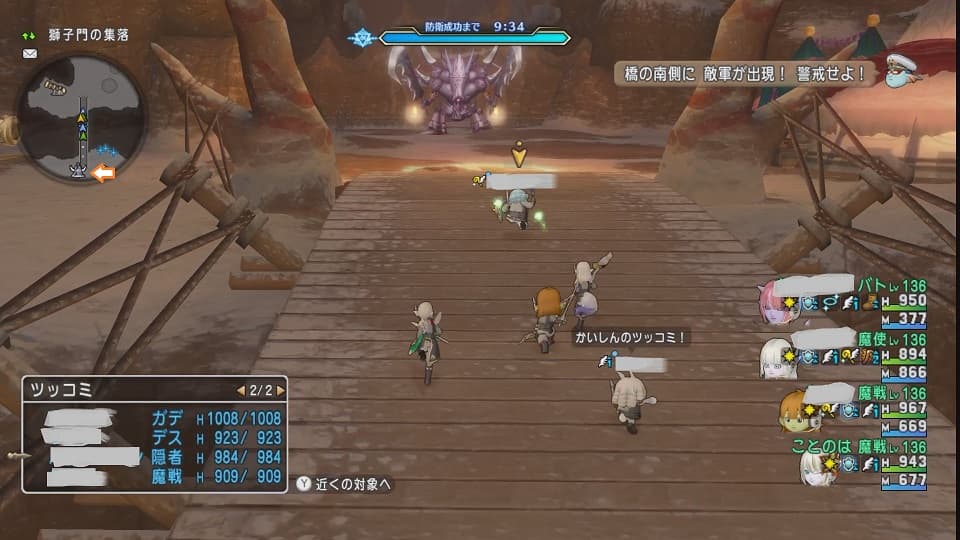Select ことのは party member portrait

point(815,466)
